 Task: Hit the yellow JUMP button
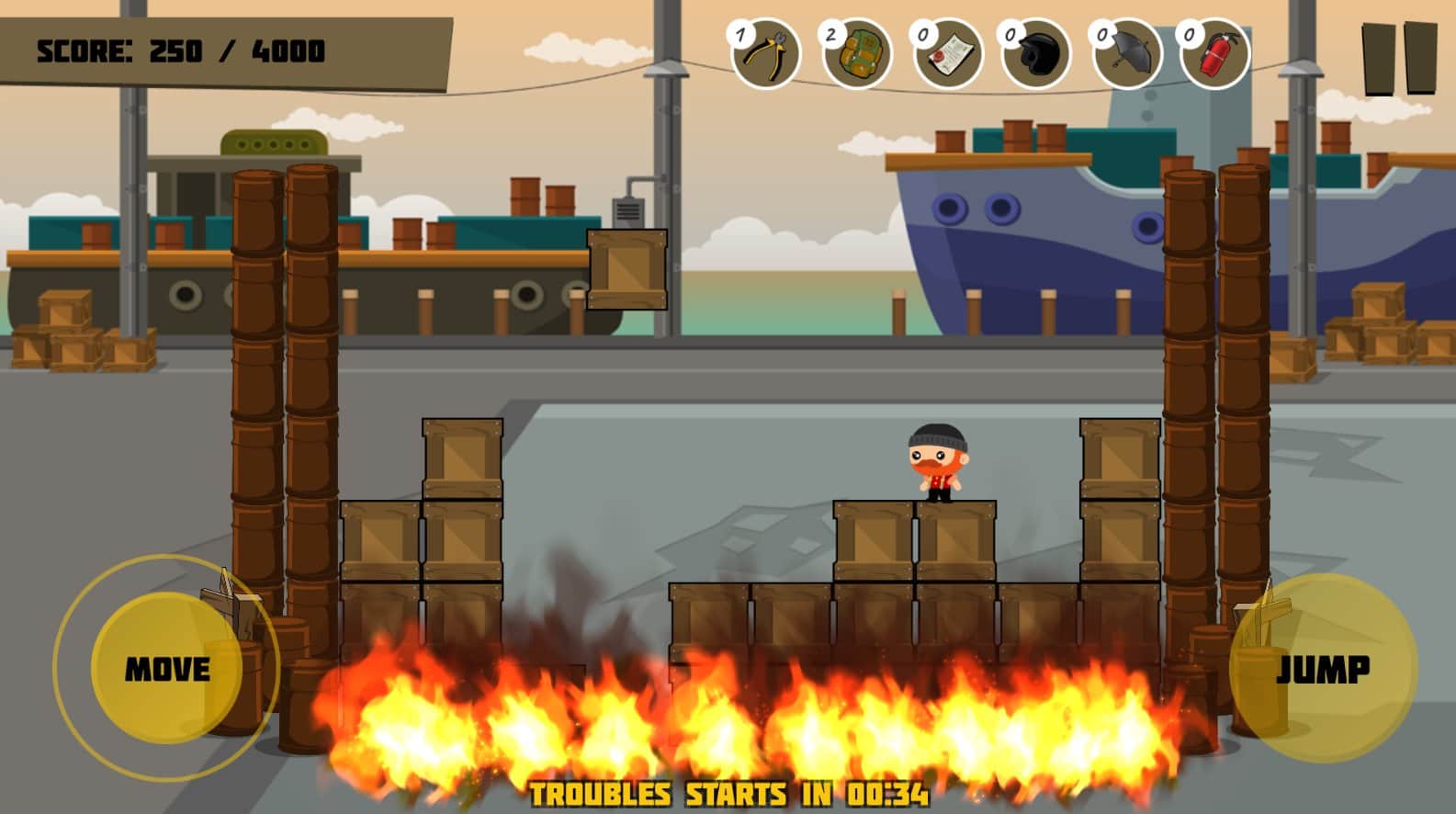(x=1323, y=668)
